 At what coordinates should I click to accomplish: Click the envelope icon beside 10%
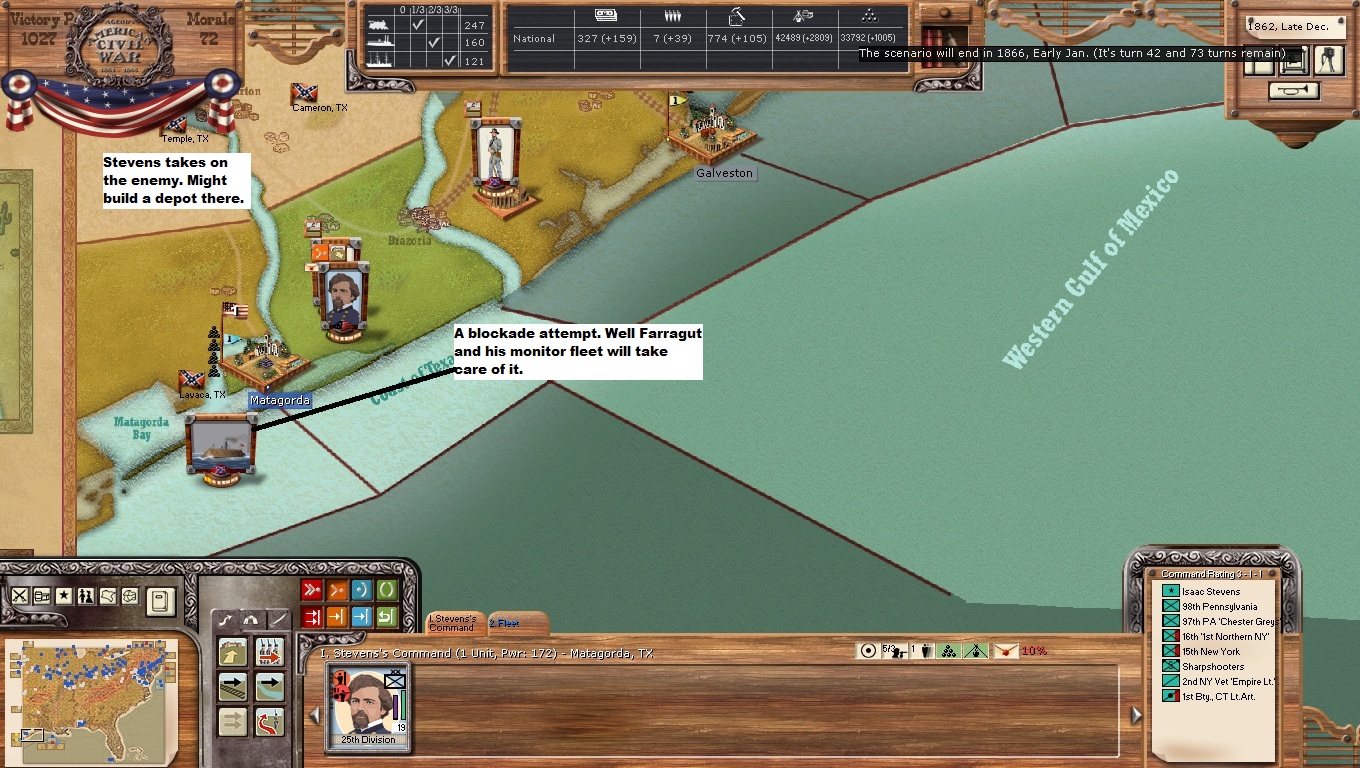pyautogui.click(x=1005, y=651)
